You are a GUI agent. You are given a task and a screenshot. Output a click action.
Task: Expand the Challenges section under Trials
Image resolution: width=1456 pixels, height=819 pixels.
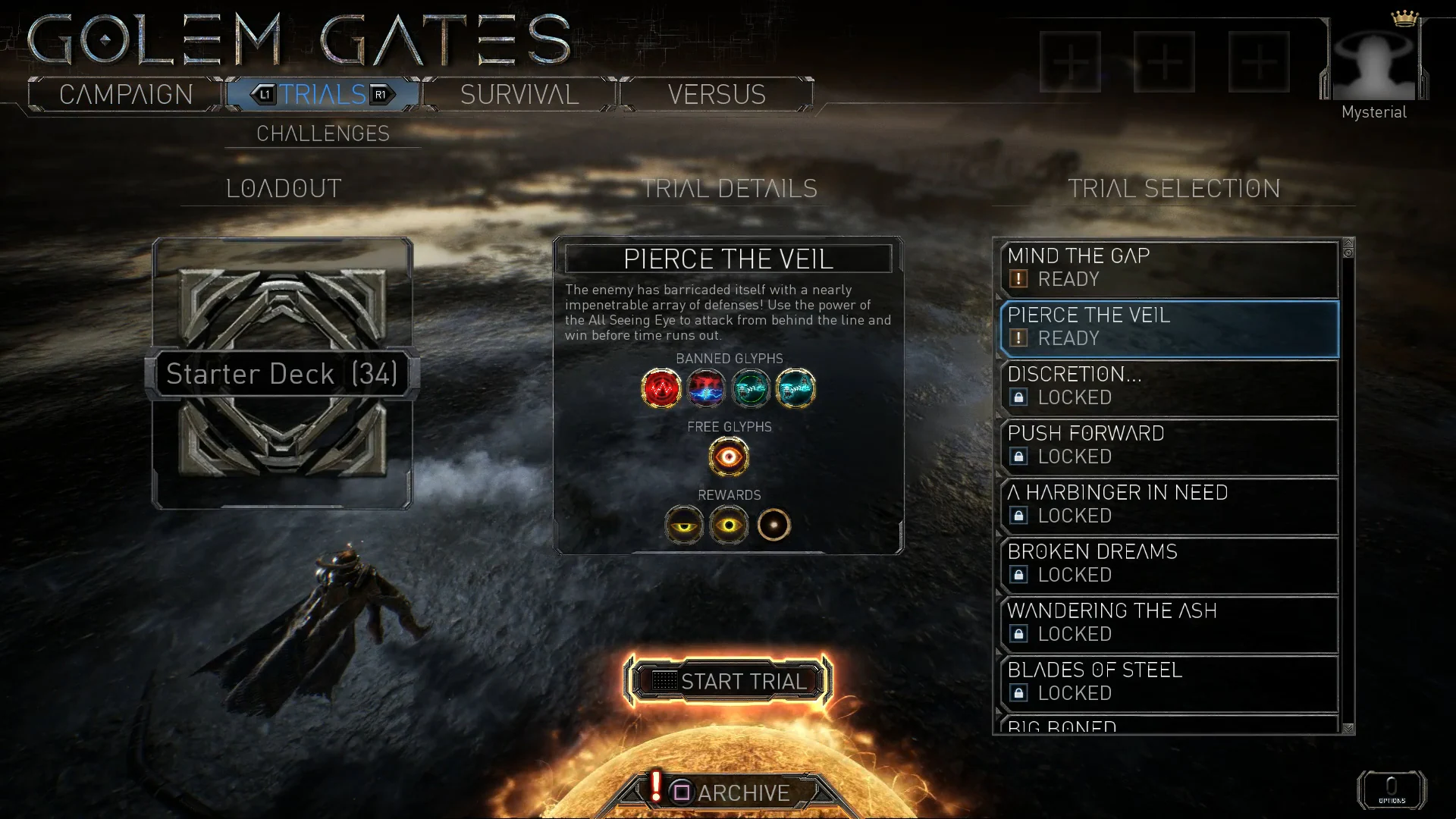coord(323,133)
